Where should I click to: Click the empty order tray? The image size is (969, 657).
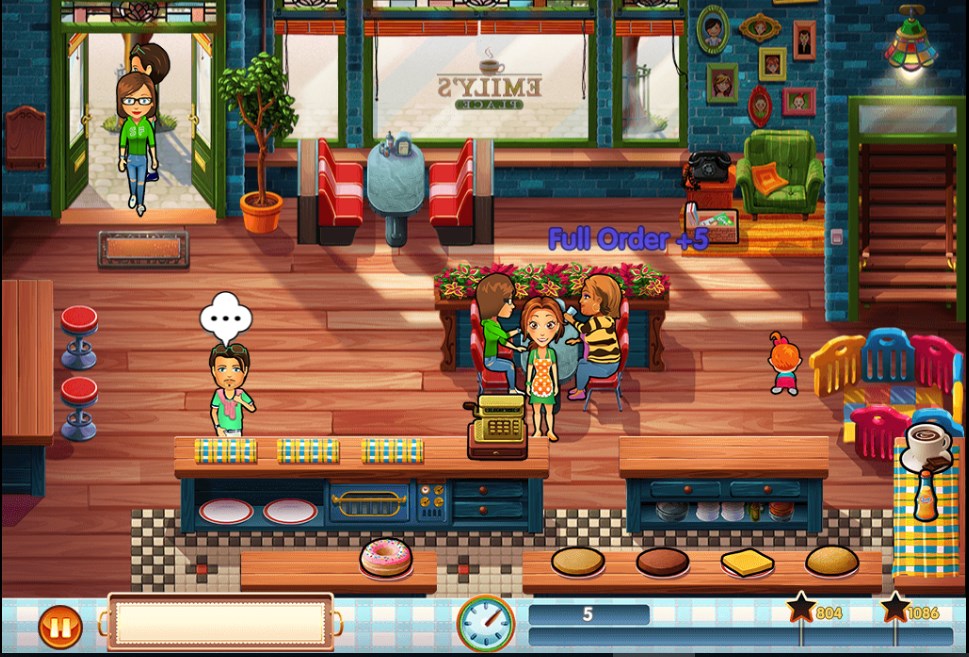pos(220,622)
